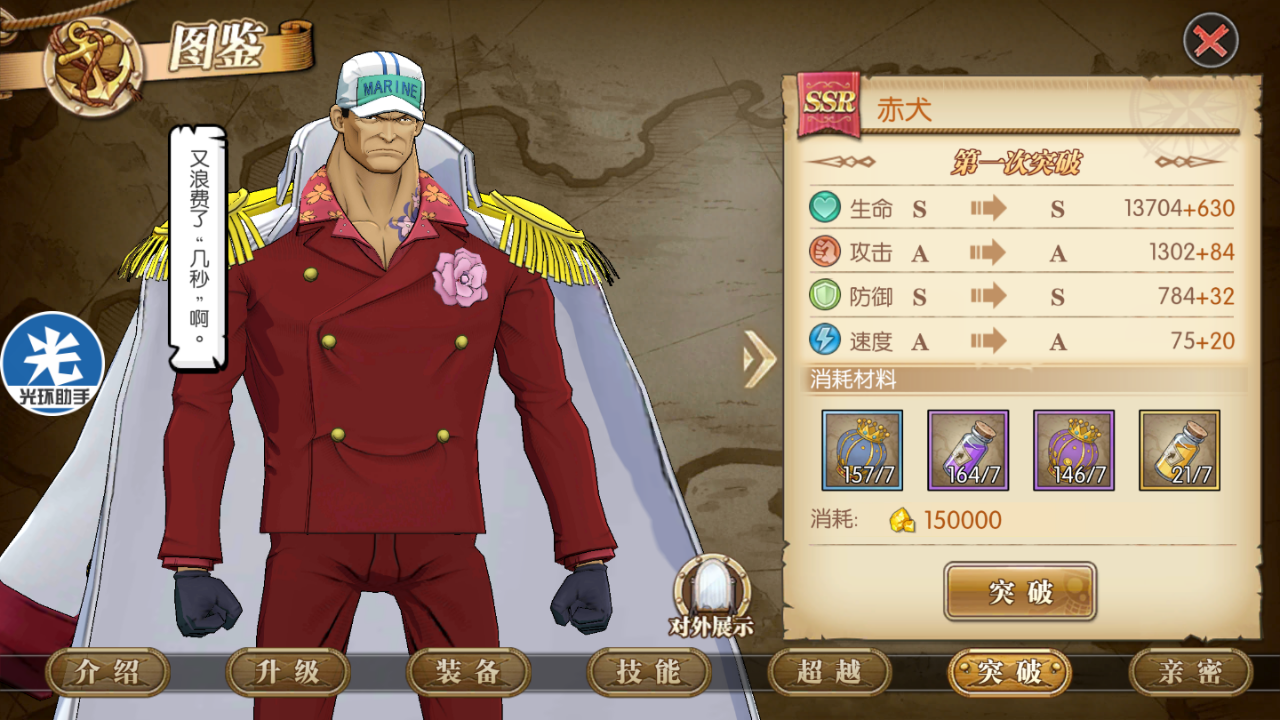Open the 亲密 intimacy tab

coord(1190,672)
